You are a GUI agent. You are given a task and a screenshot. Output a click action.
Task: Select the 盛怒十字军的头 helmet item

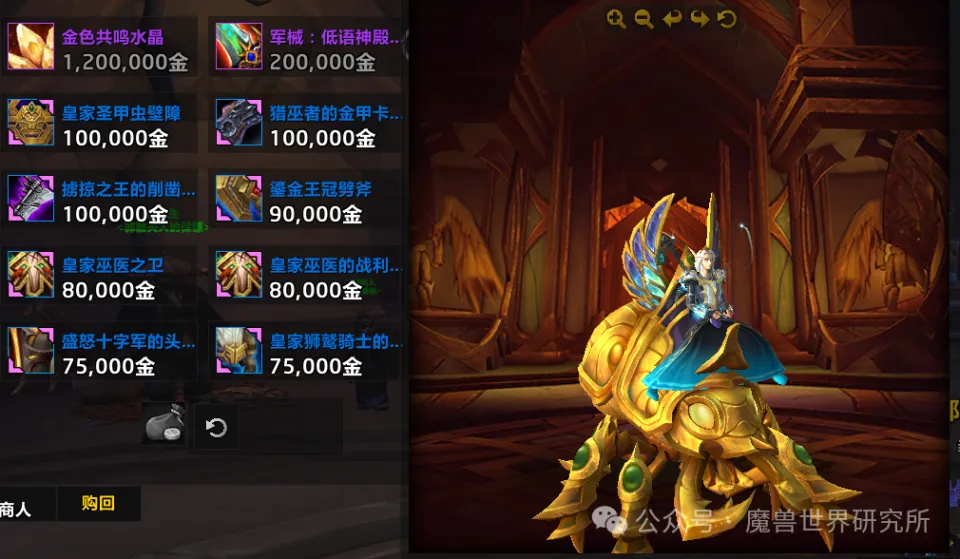[31, 350]
